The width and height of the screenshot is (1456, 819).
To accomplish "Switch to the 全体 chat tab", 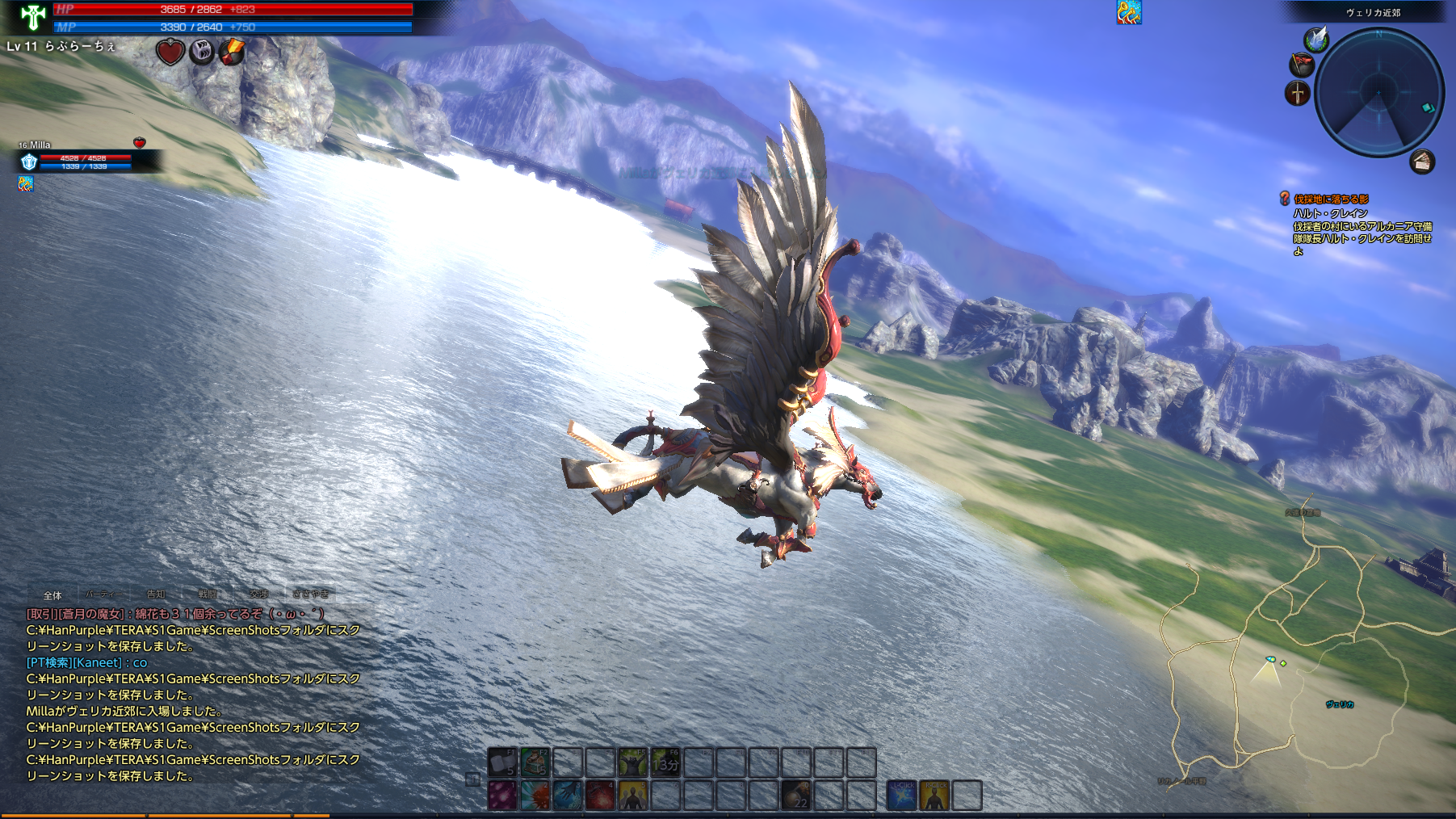I will click(x=52, y=595).
